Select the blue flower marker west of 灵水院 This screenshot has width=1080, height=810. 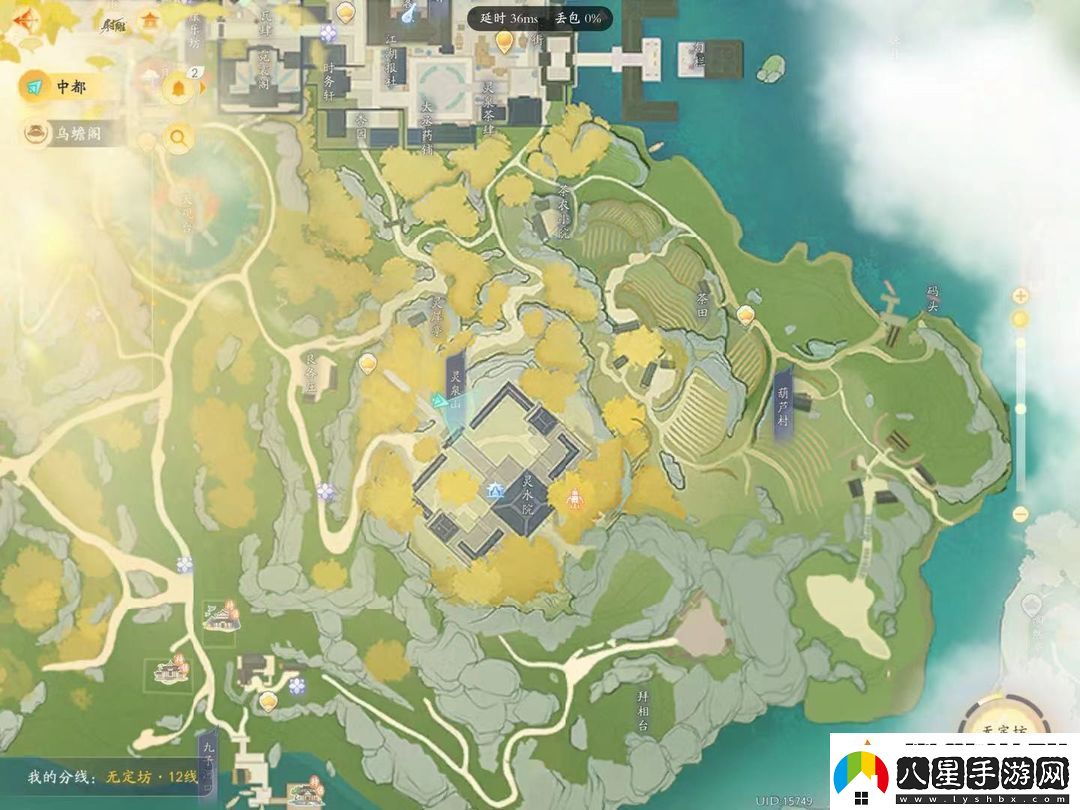[x=326, y=491]
